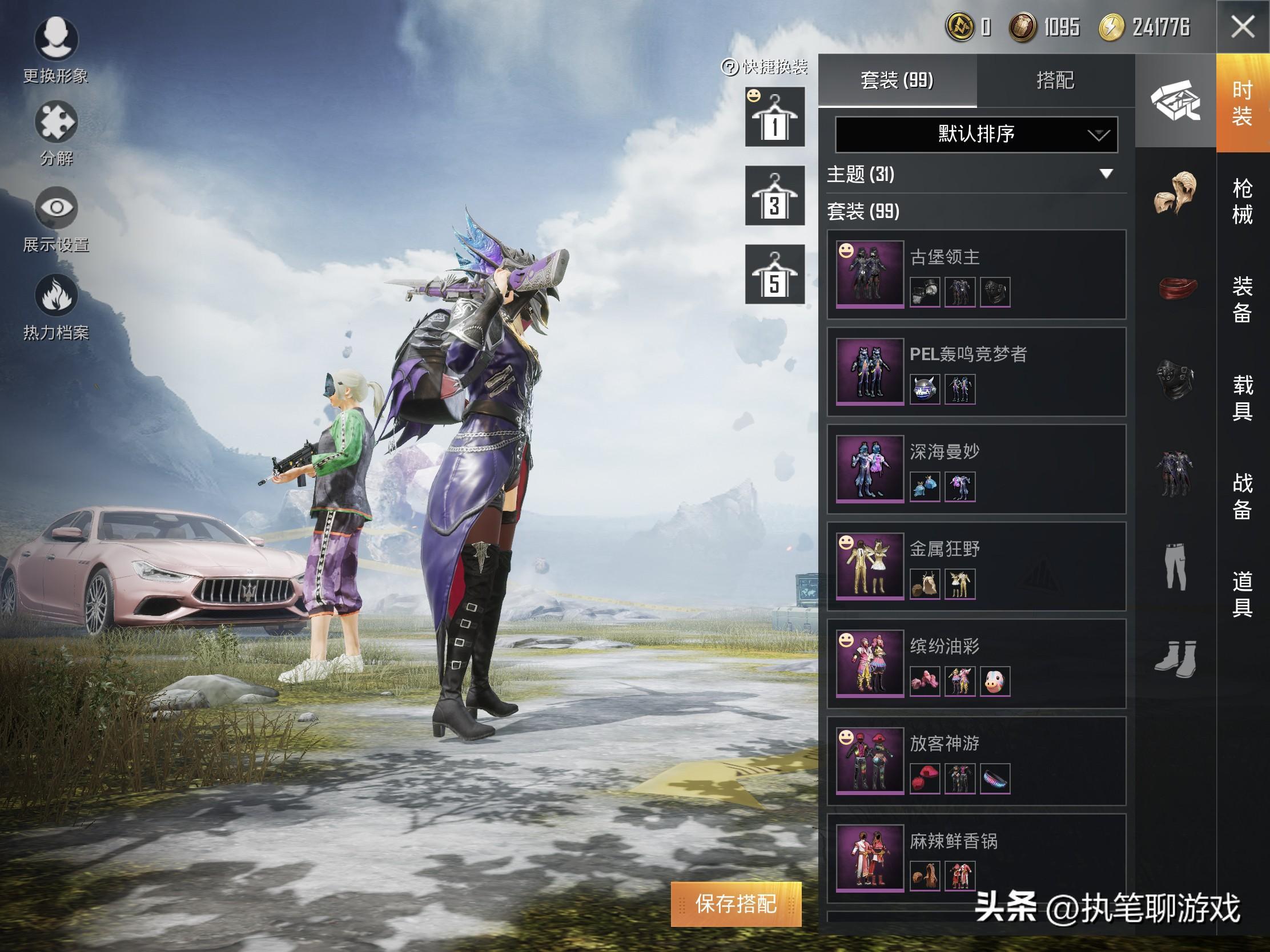Screen dimensions: 1270x952
Task: Save the outfit with 保存搭配
Action: 736,904
